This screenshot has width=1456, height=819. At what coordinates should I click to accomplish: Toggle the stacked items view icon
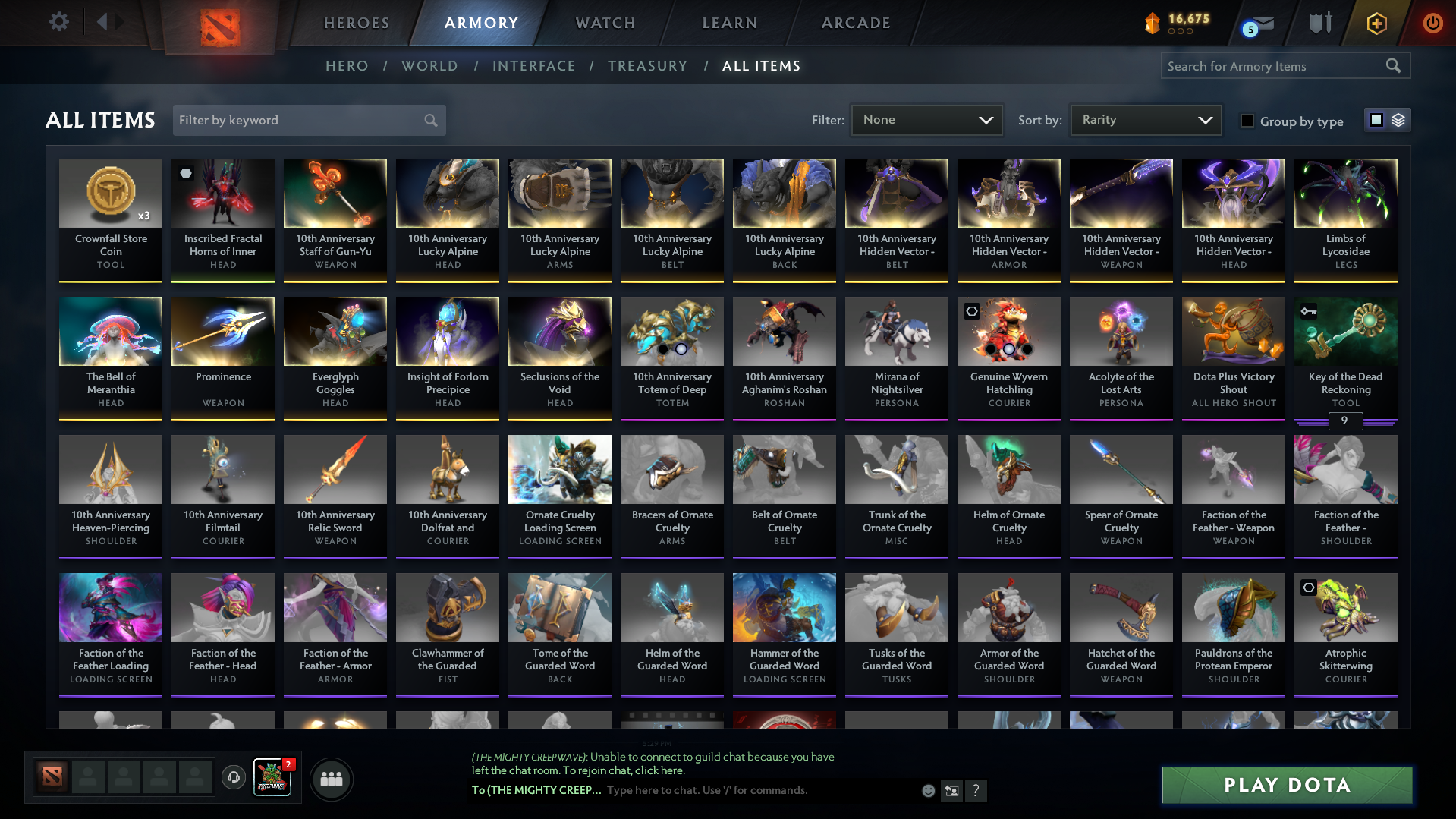(x=1398, y=120)
